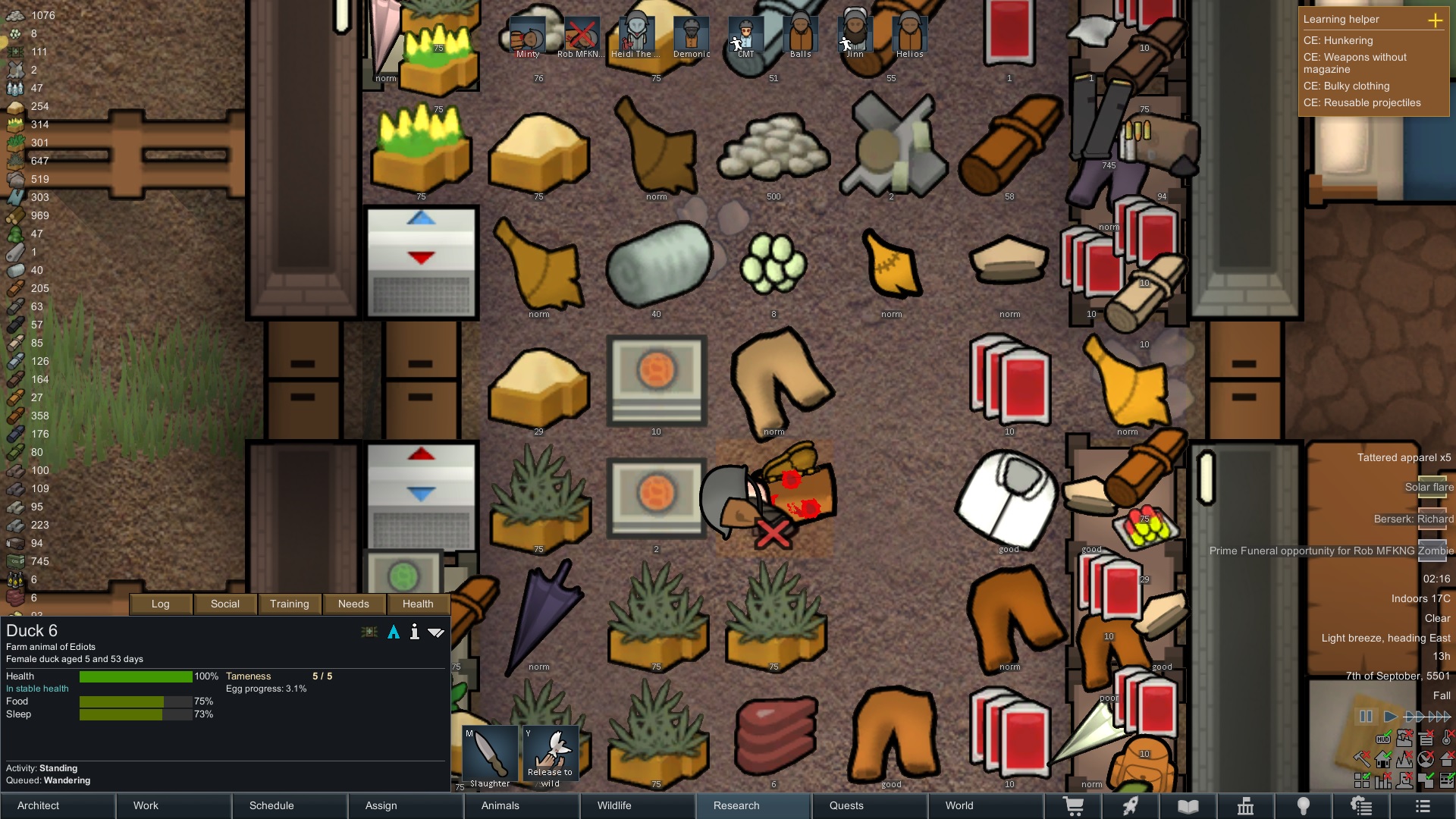Click the single-speed play icon
This screenshot has width=1456, height=819.
pyautogui.click(x=1390, y=716)
